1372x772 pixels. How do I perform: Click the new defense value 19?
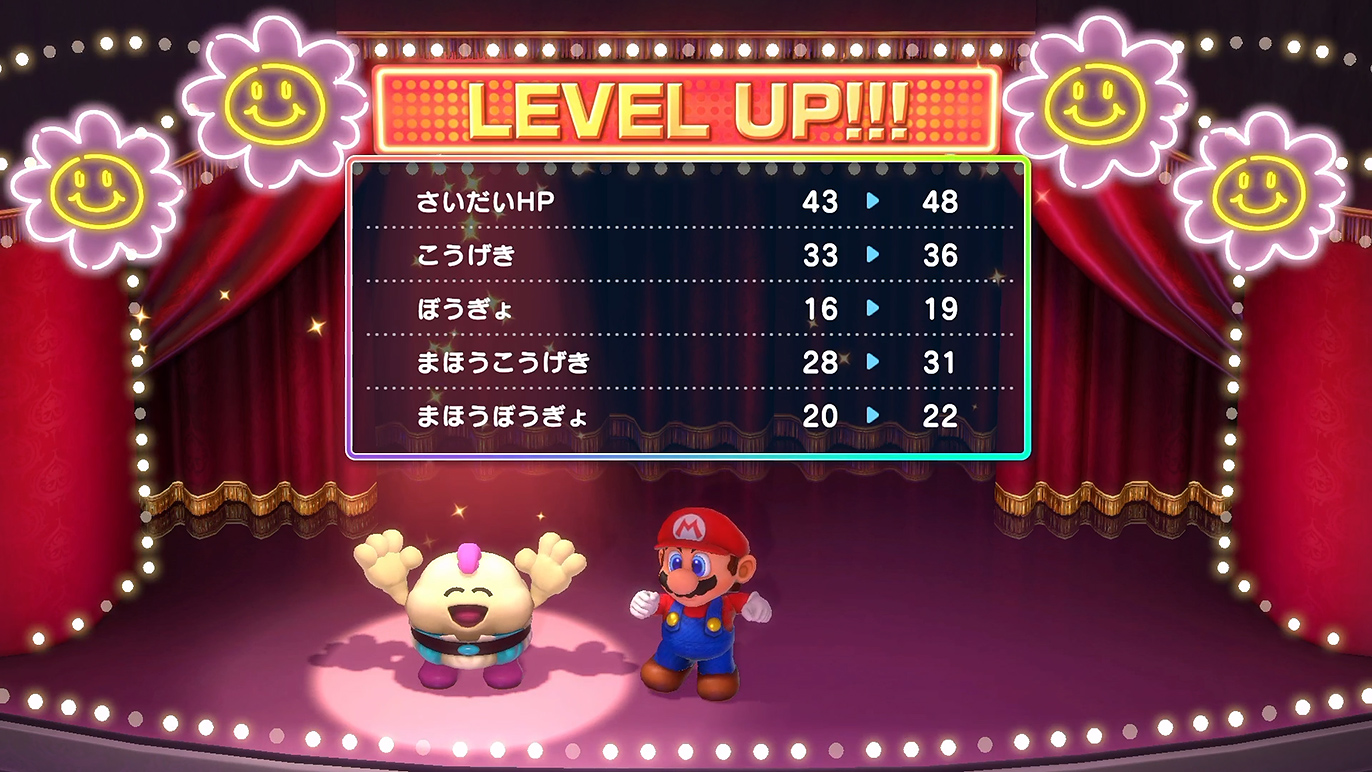click(x=941, y=310)
